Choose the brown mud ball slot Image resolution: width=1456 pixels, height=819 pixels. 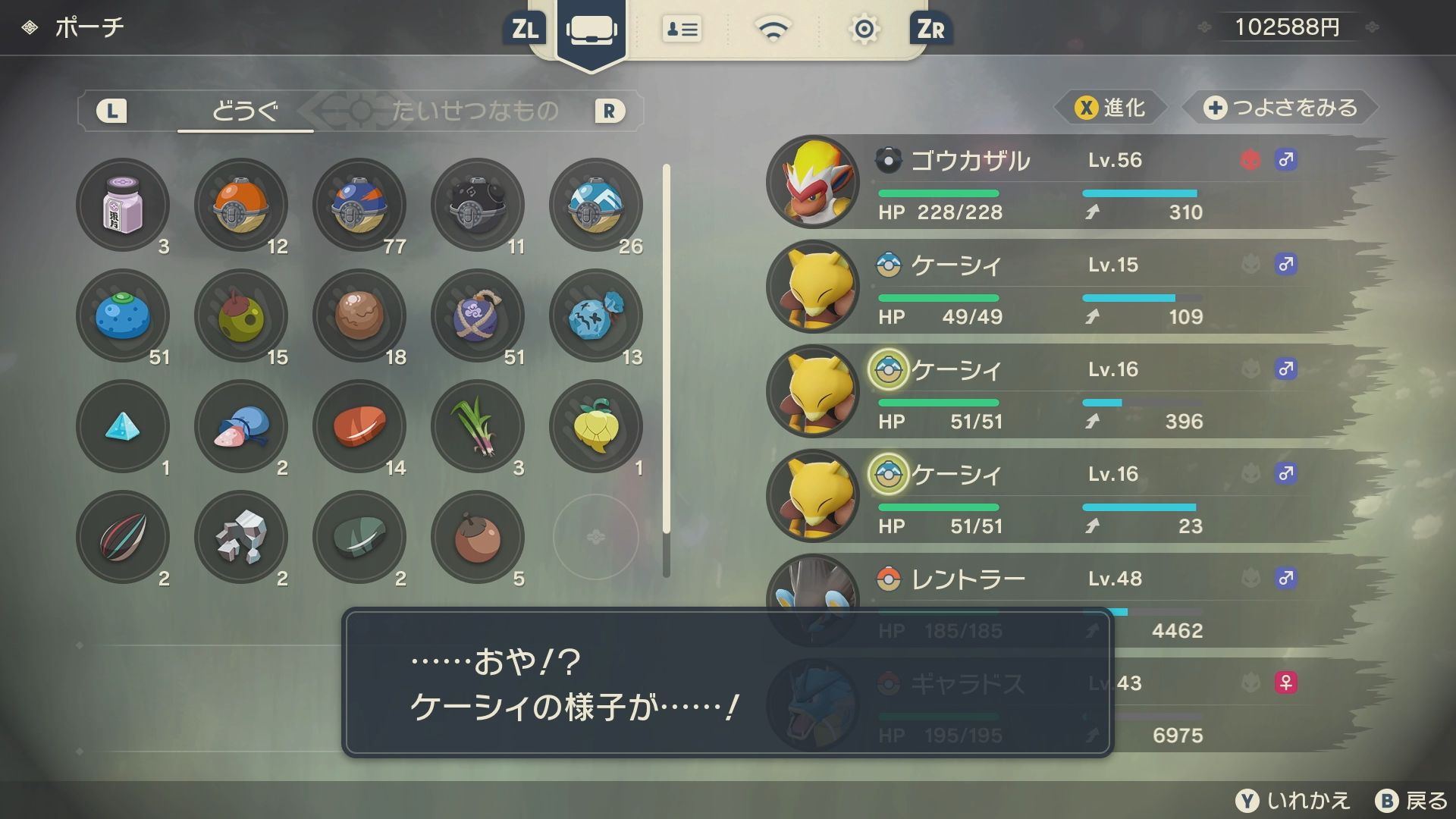coord(359,315)
